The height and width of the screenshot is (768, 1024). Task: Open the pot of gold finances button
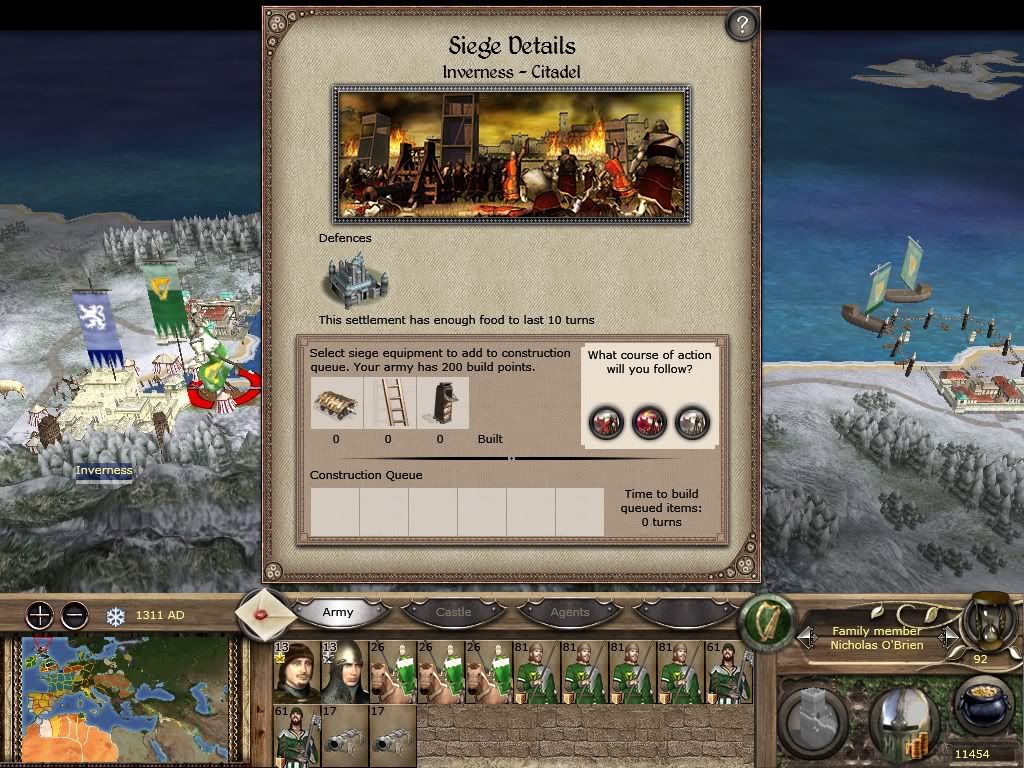tap(981, 708)
